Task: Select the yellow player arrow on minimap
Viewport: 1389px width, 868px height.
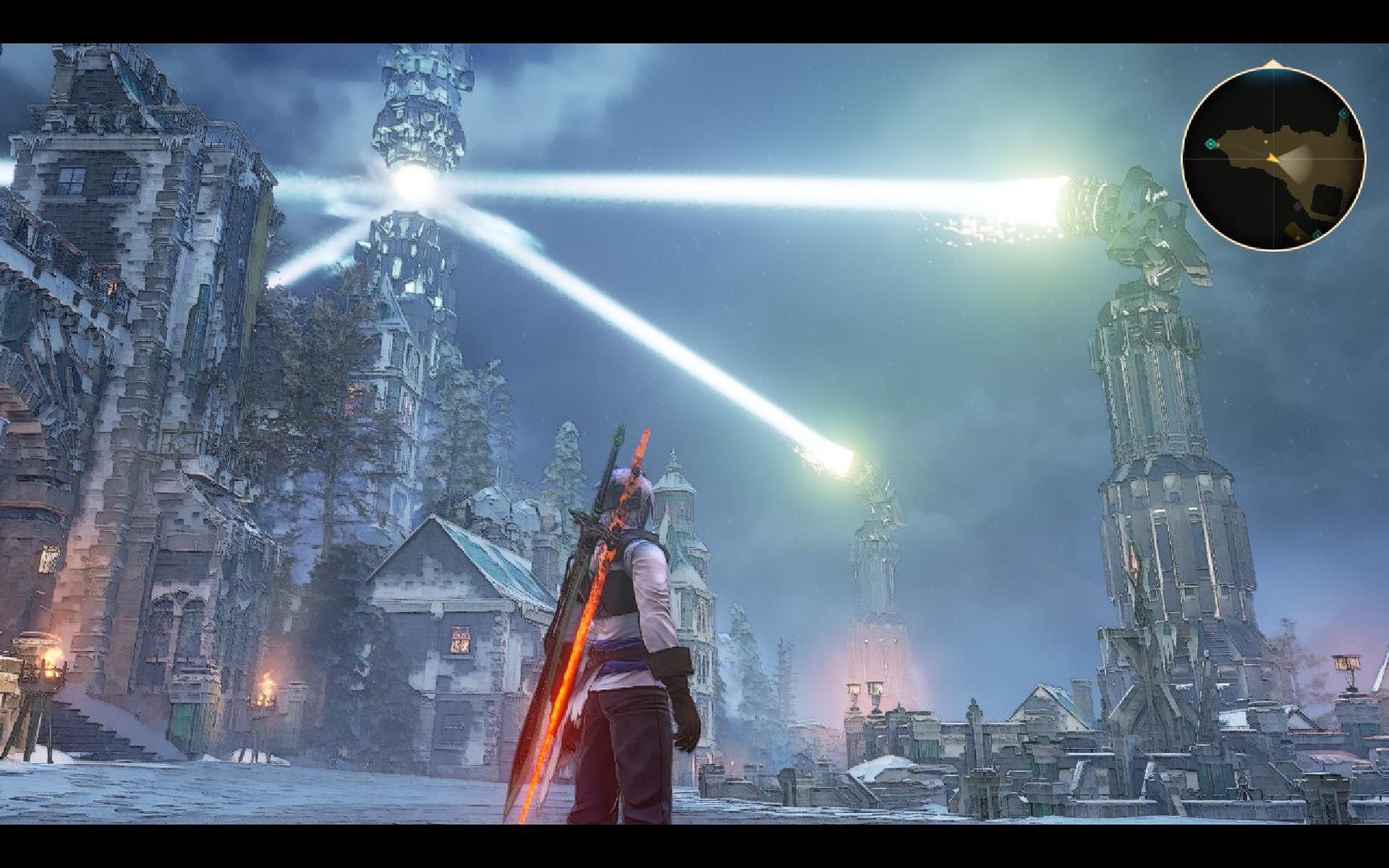Action: [1273, 156]
